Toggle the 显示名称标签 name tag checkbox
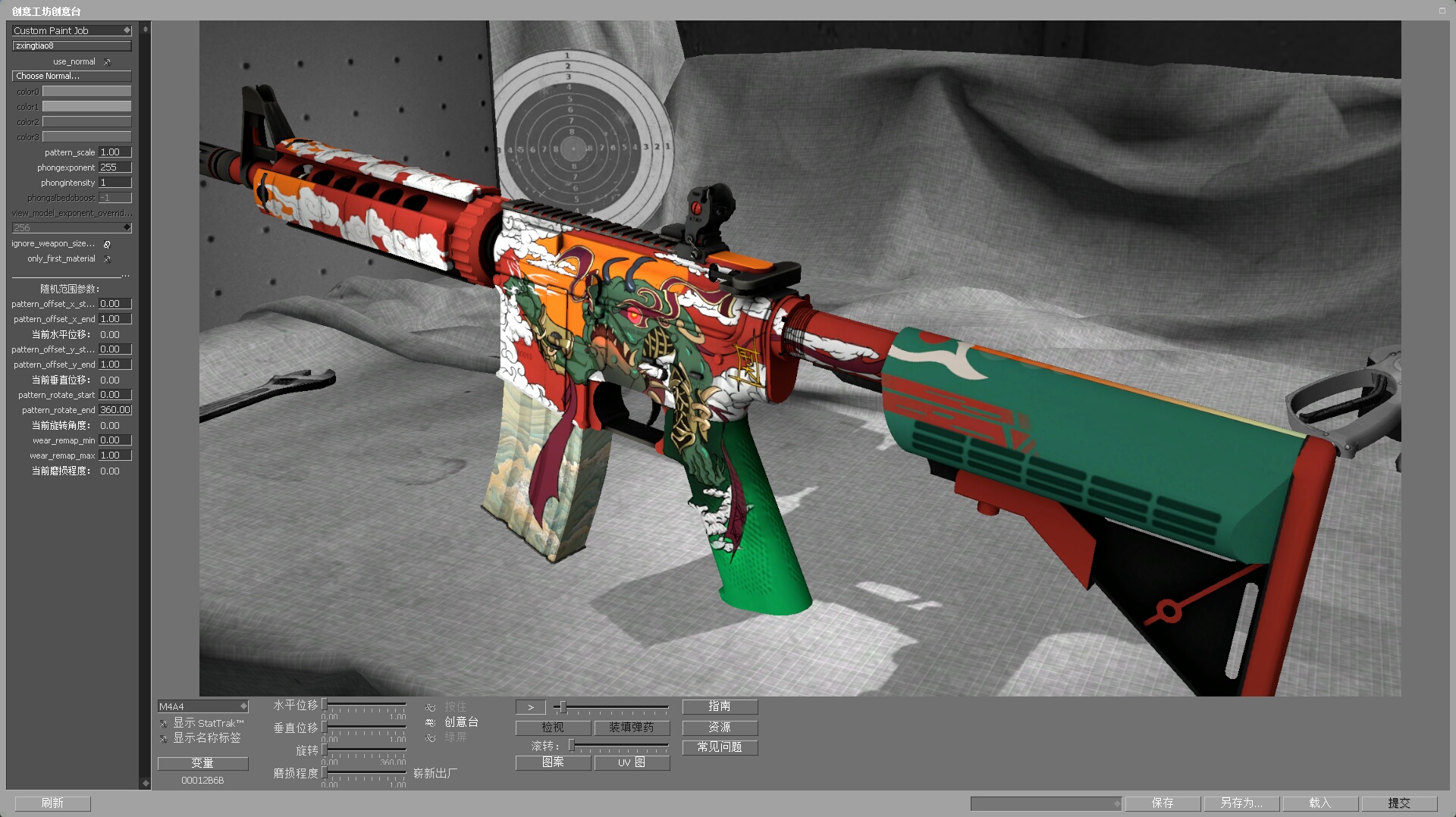This screenshot has height=817, width=1456. click(x=164, y=738)
